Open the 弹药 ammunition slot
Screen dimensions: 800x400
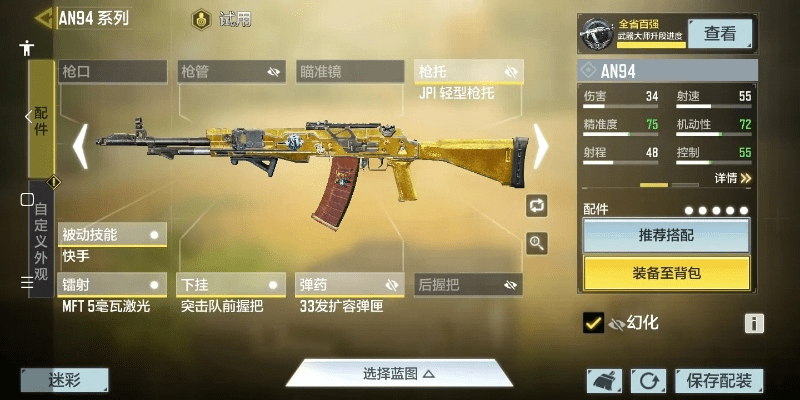349,285
